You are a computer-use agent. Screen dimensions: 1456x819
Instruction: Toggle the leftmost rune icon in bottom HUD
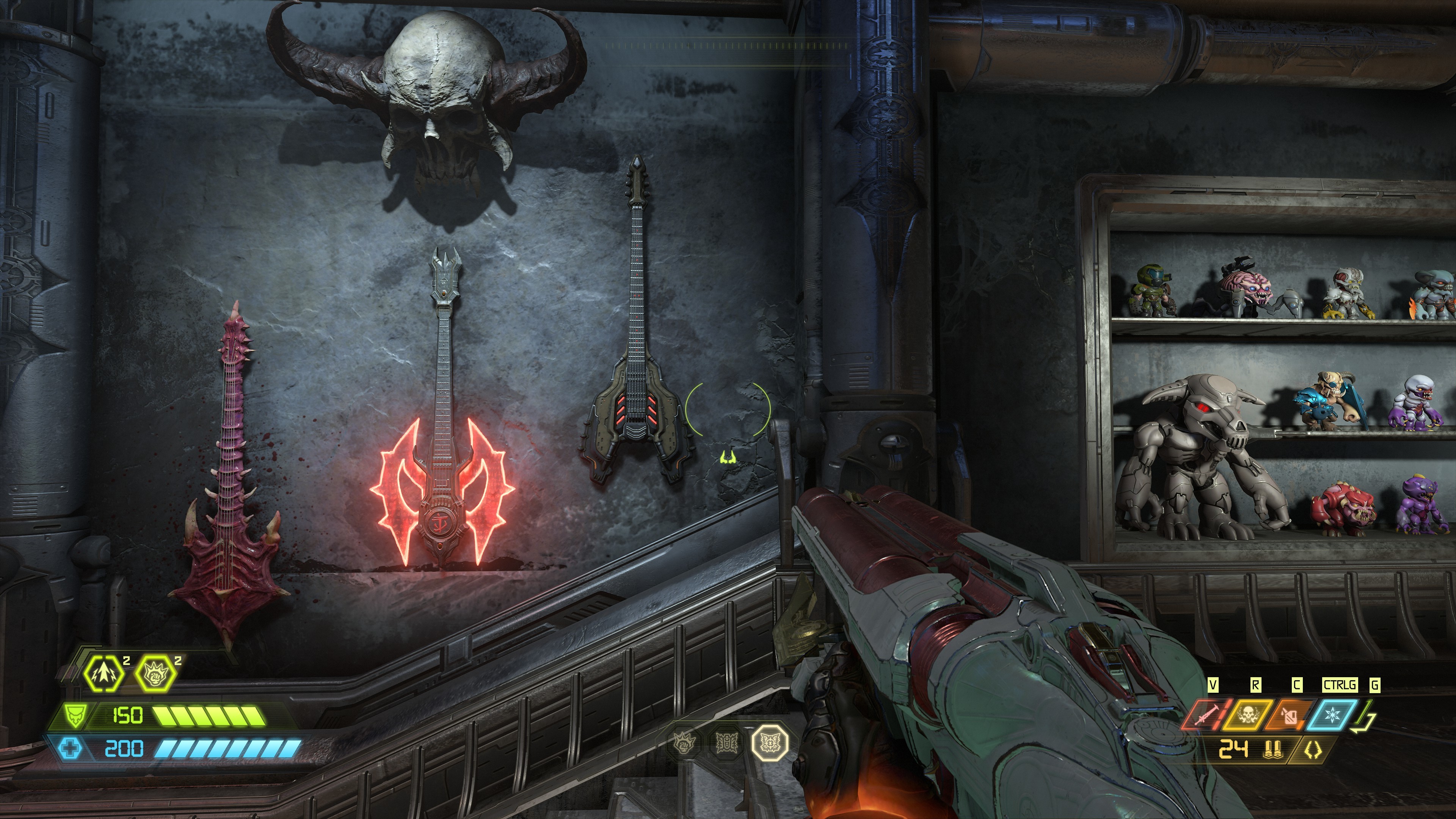[683, 743]
